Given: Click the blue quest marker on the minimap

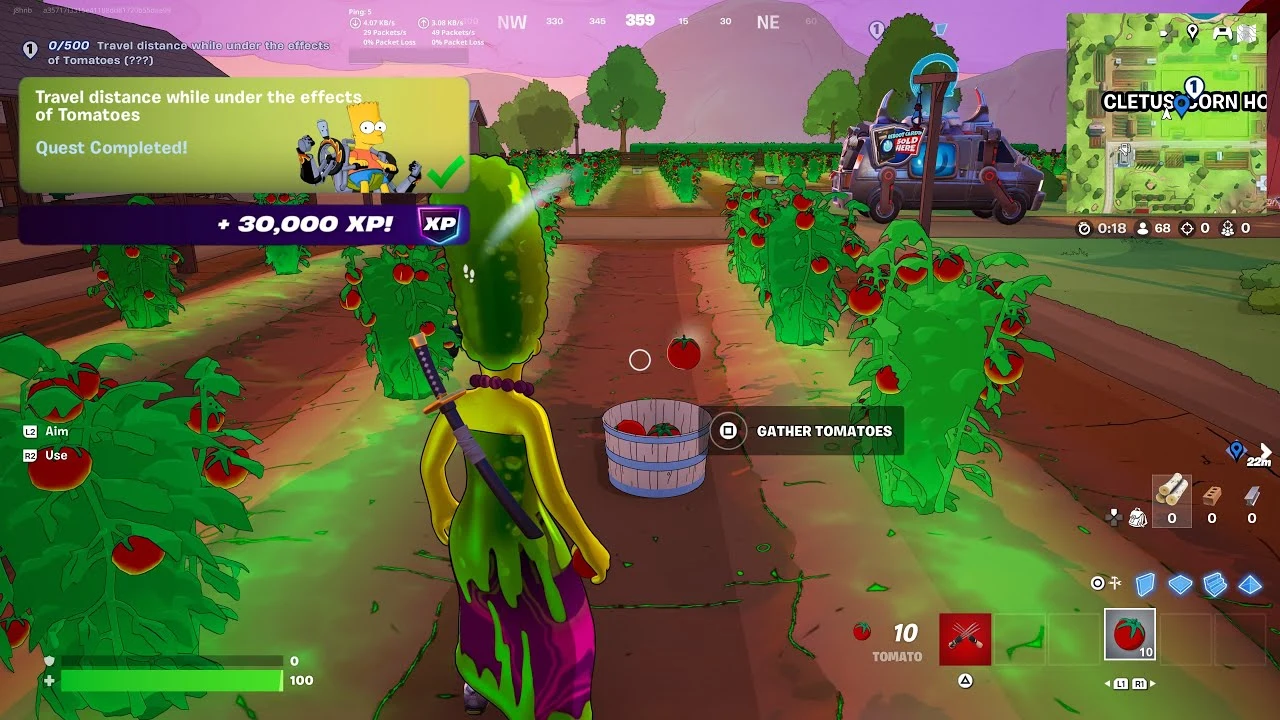Looking at the screenshot, I should 1182,103.
